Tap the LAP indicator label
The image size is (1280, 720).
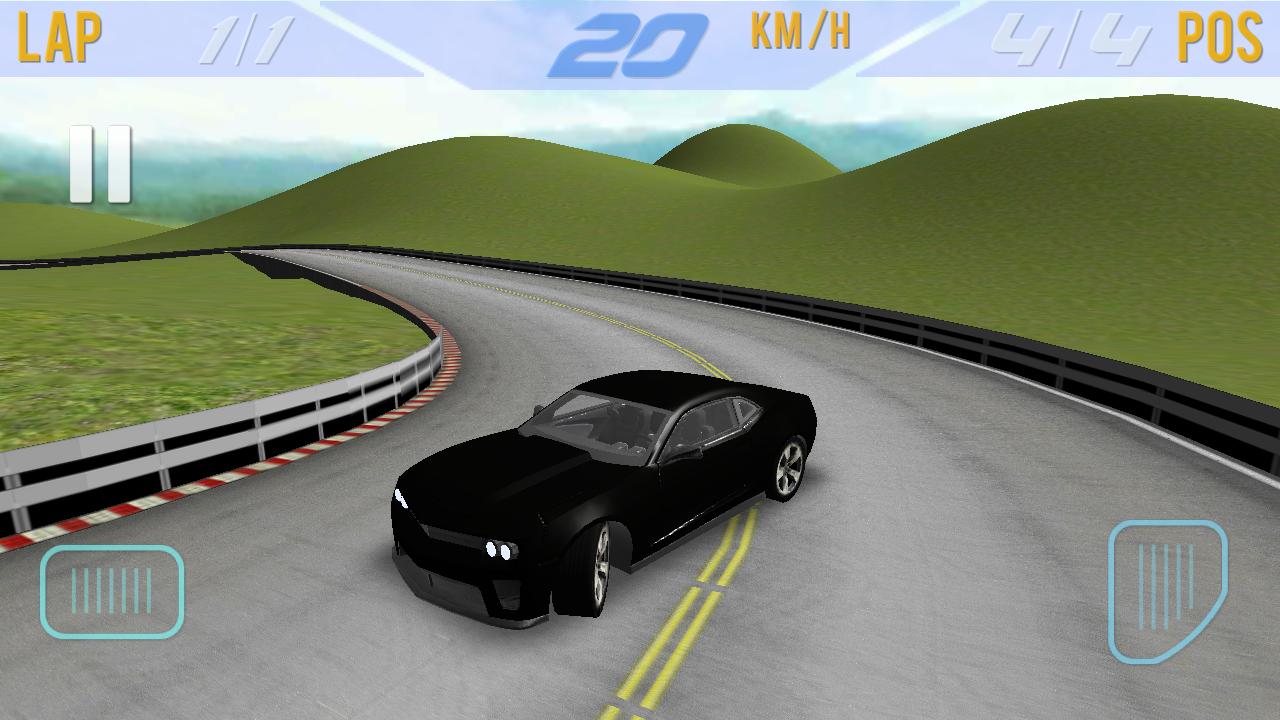click(x=62, y=38)
